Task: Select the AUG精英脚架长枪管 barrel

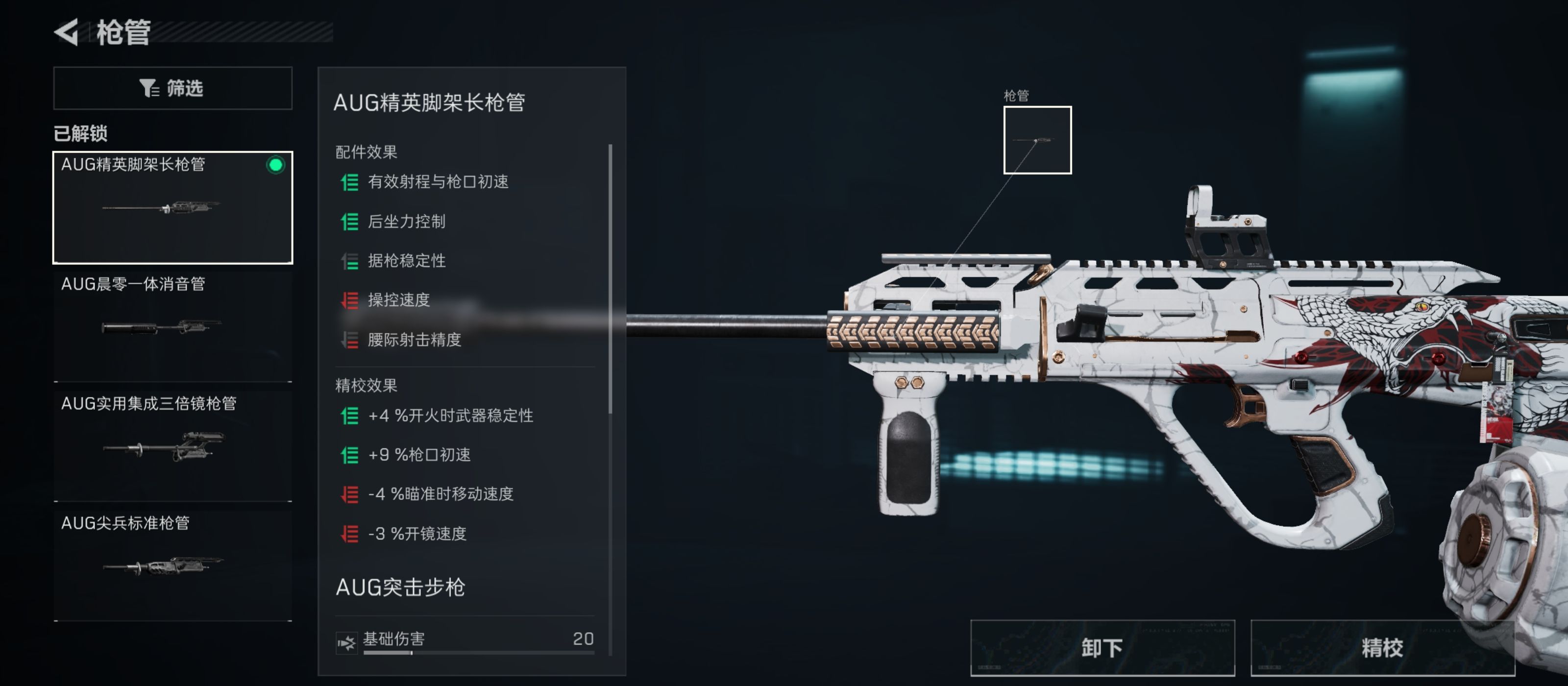Action: [173, 208]
